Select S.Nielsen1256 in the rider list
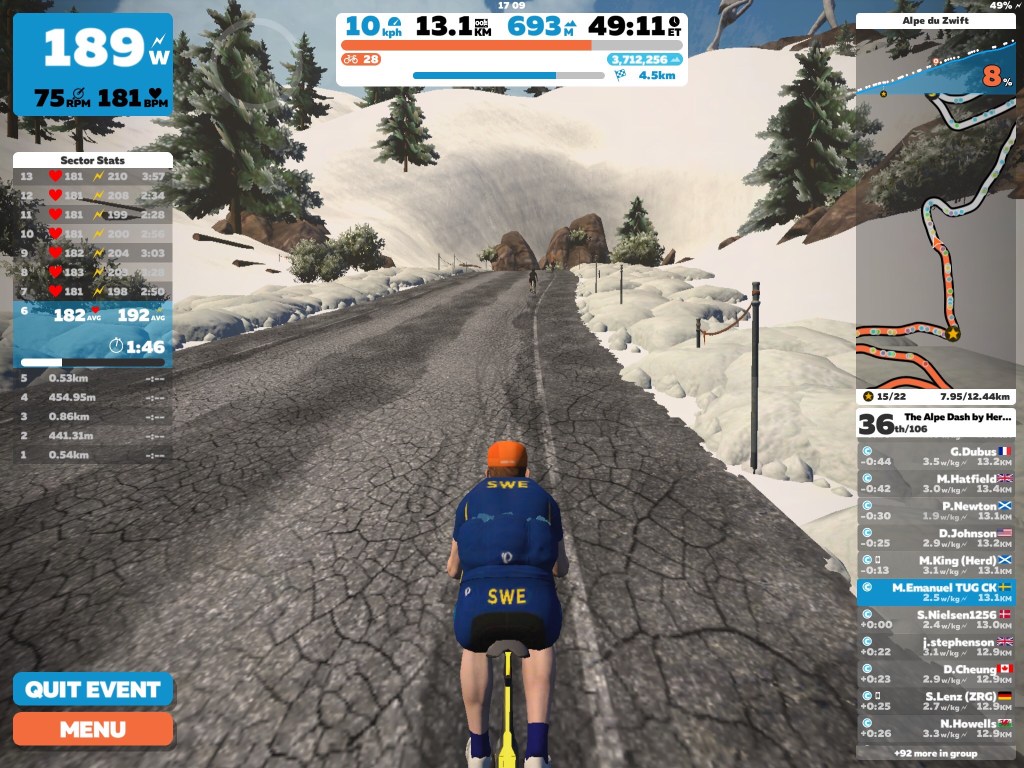Image resolution: width=1024 pixels, height=768 pixels. 935,619
